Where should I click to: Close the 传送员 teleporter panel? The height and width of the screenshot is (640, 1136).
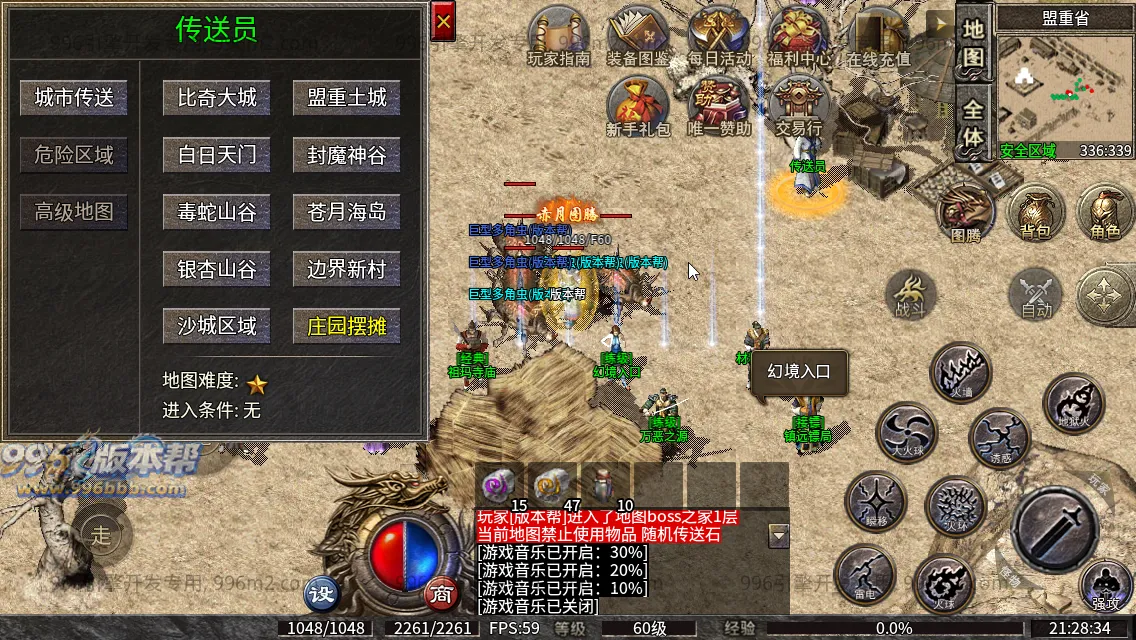tap(443, 21)
